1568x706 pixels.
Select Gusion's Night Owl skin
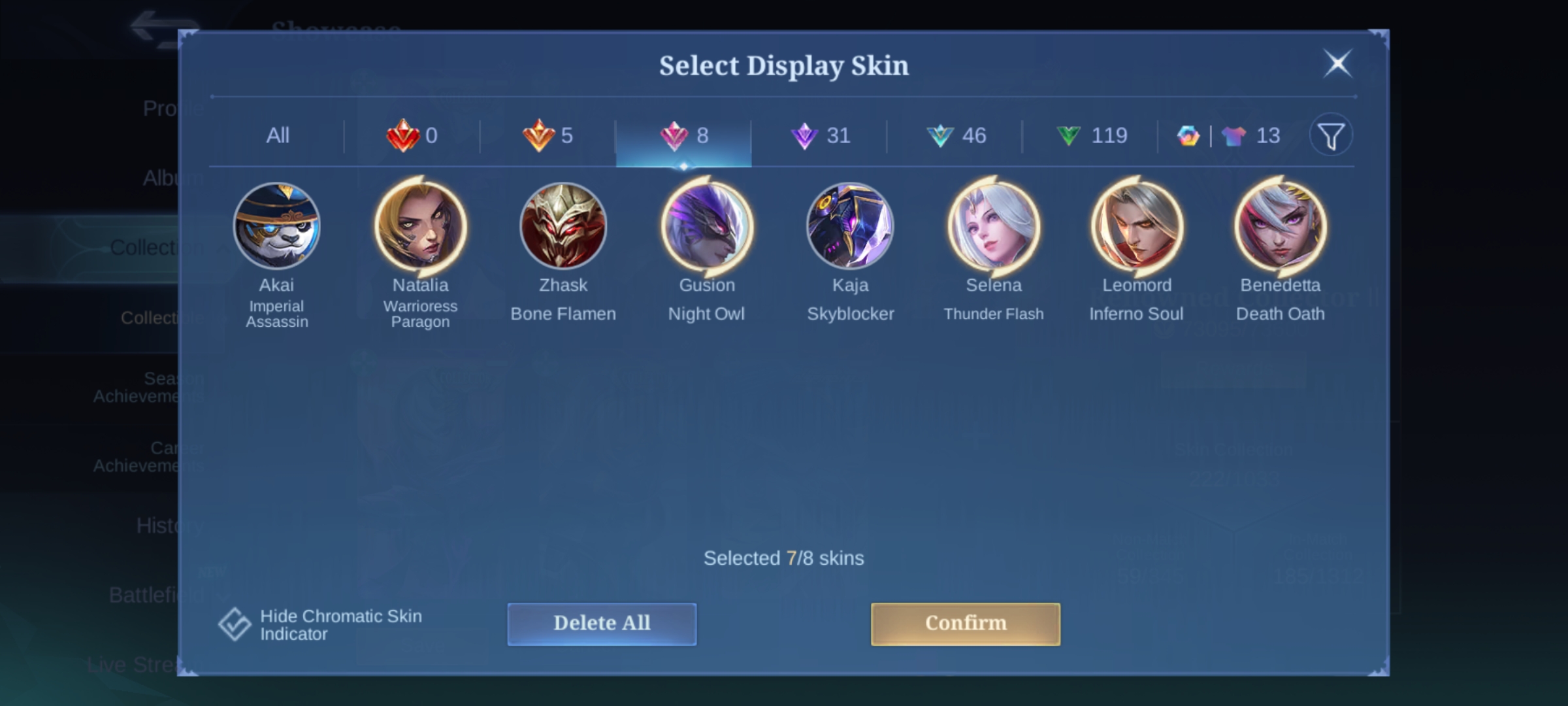tap(707, 226)
